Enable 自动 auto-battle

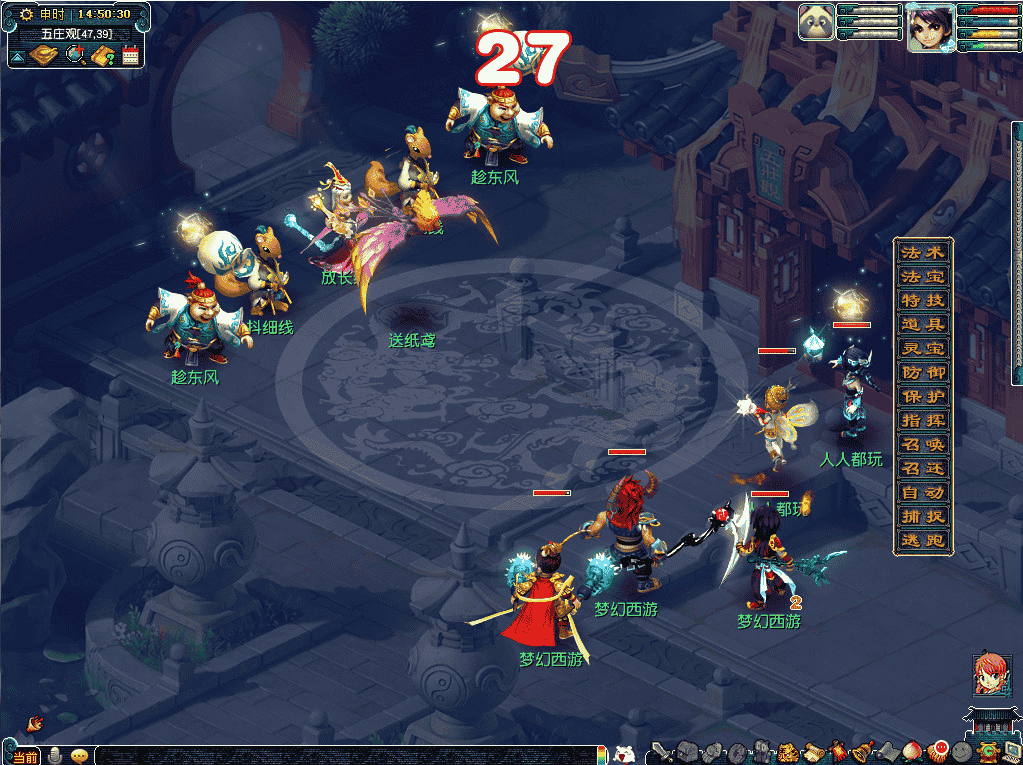point(921,492)
